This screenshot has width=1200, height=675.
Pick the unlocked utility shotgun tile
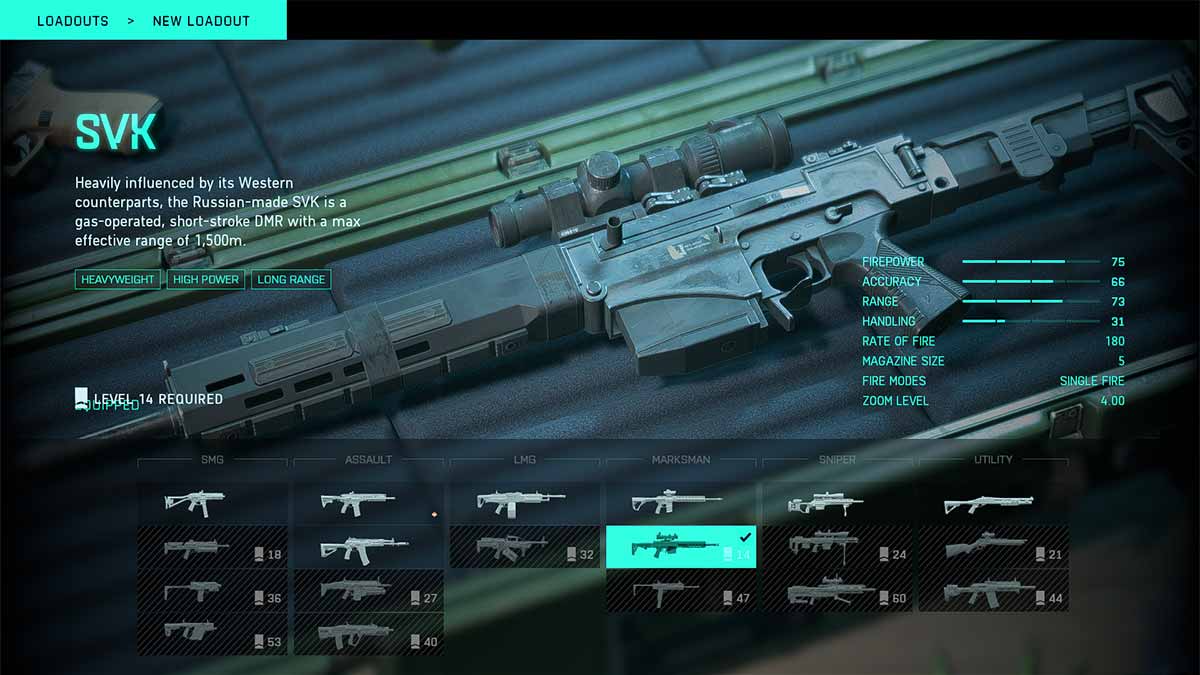(x=993, y=504)
